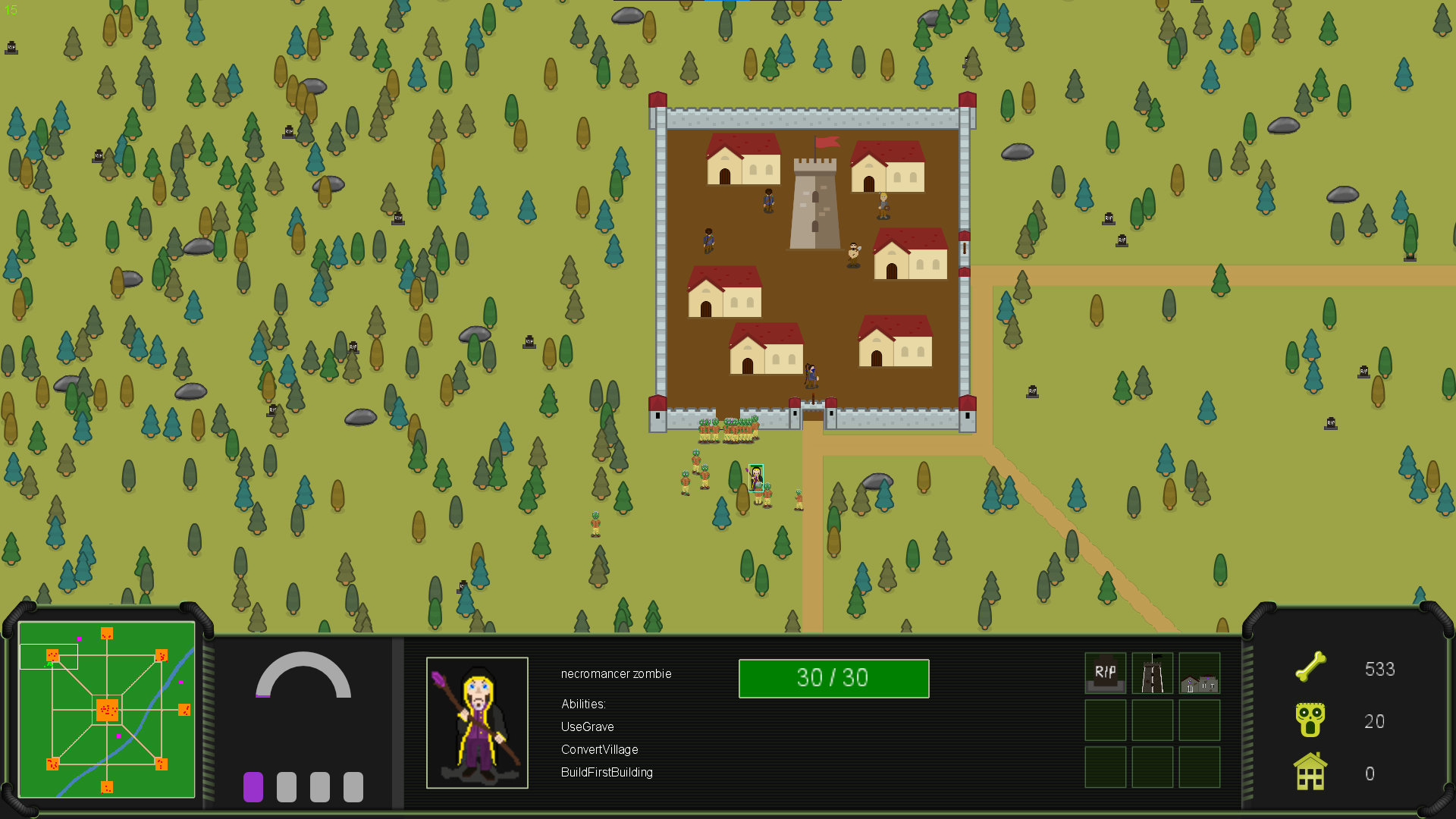The image size is (1456, 819).
Task: Click the necromancer portrait
Action: [477, 723]
